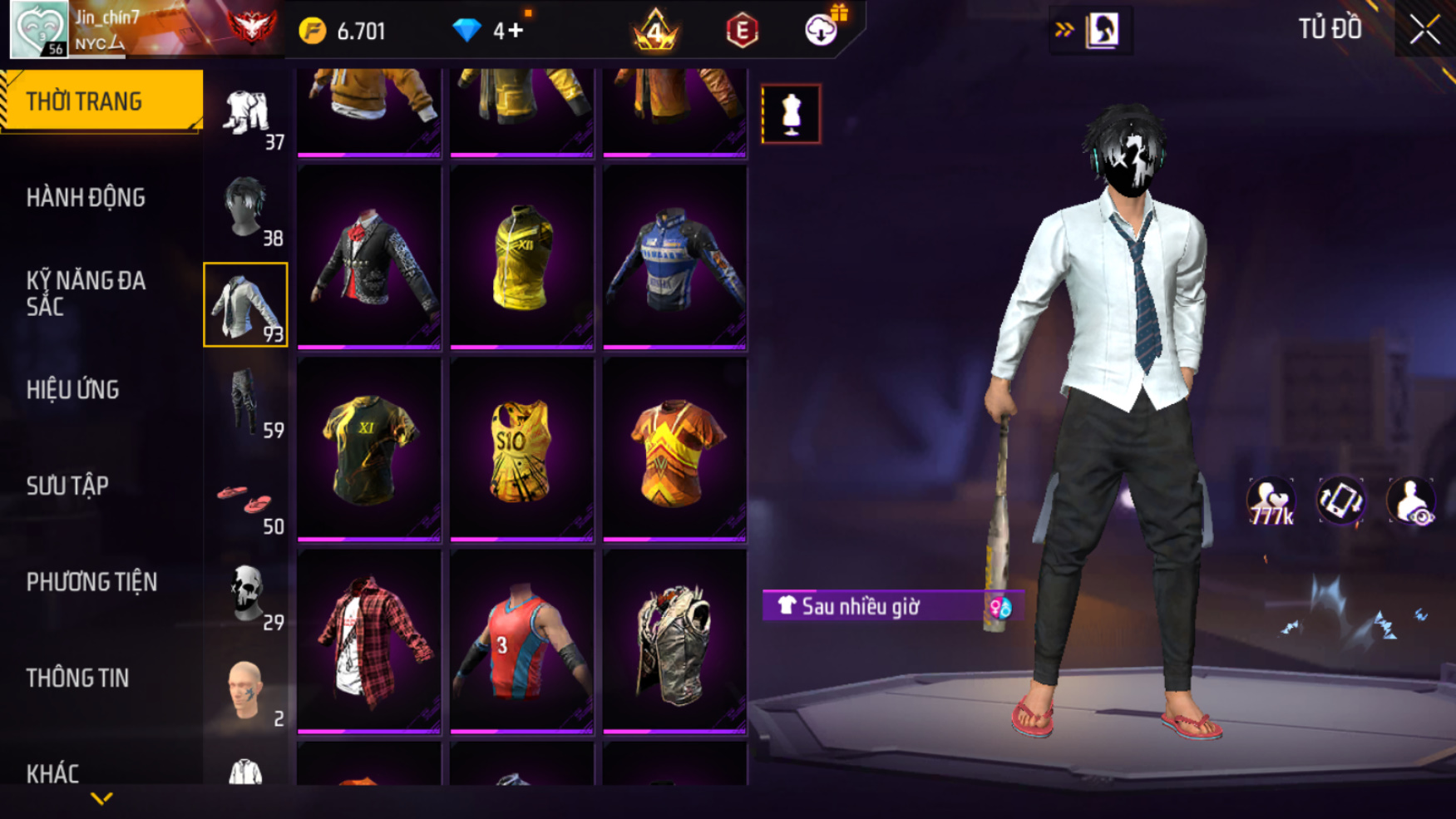The height and width of the screenshot is (819, 1456).
Task: Open the Phương Tiện section
Action: click(91, 582)
